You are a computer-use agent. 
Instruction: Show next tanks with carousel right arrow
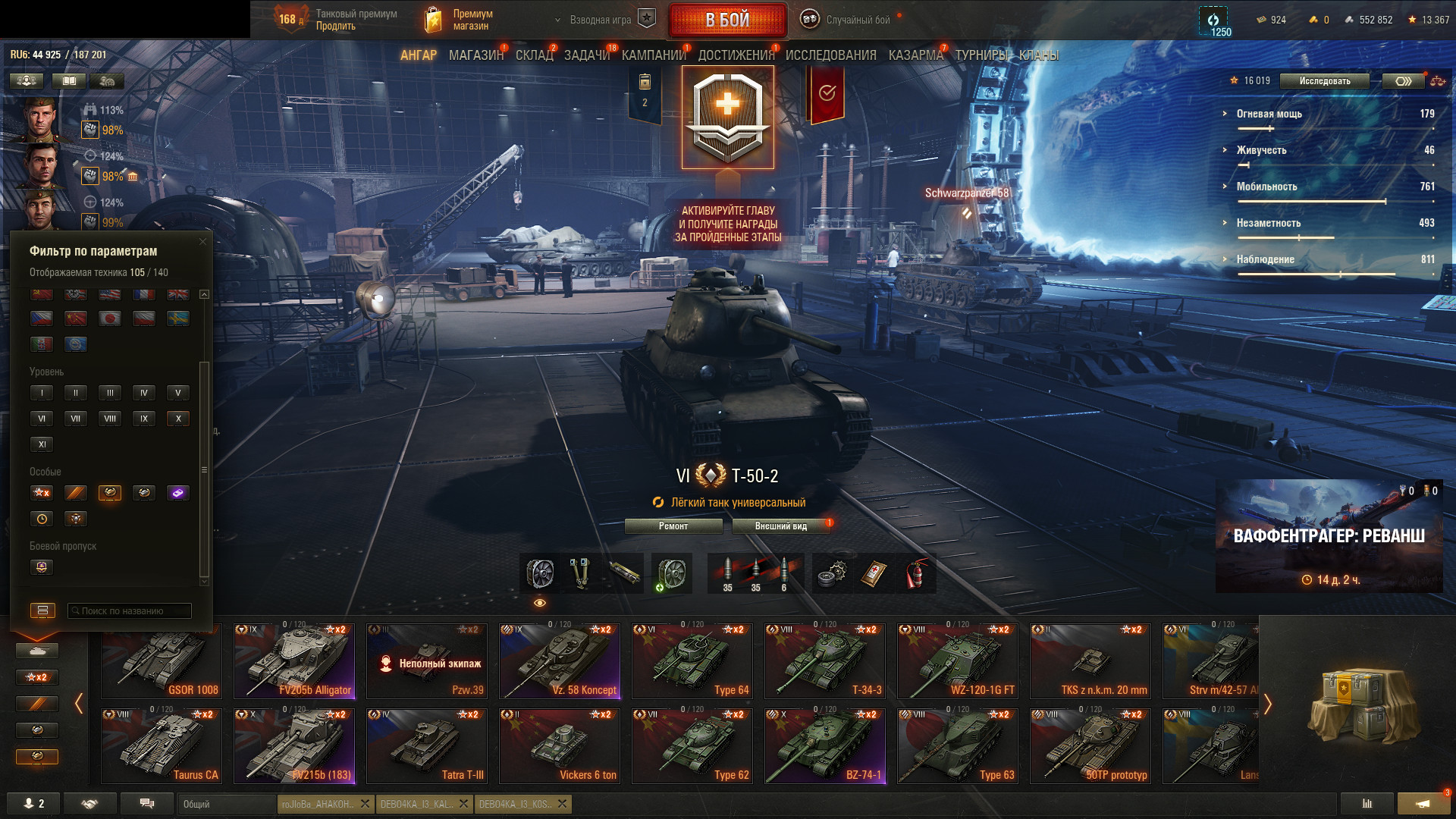pos(1267,704)
